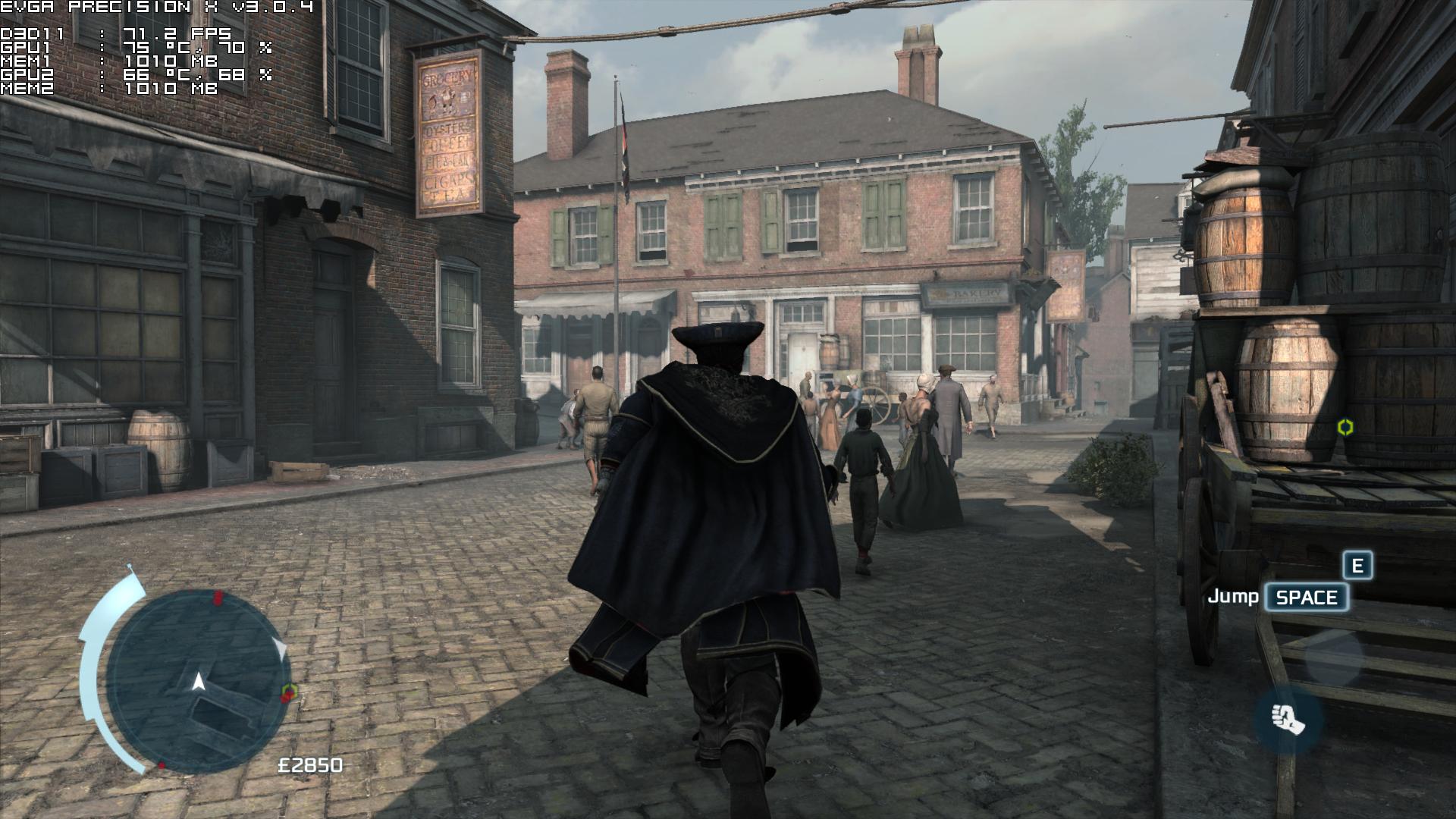The width and height of the screenshot is (1456, 819).
Task: Select the fist unarmed weapon icon
Action: coord(1288,718)
